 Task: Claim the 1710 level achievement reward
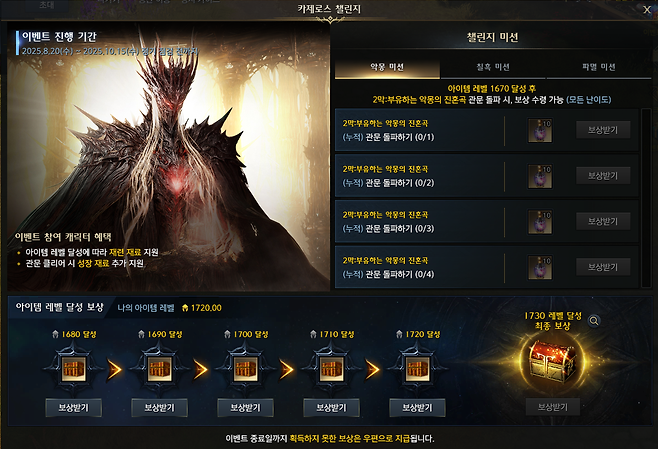tap(331, 408)
